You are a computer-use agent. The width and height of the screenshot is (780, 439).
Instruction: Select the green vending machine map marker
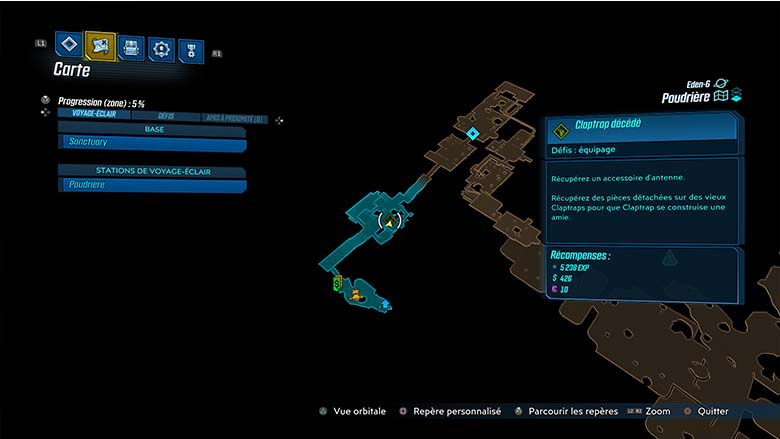pyautogui.click(x=338, y=284)
